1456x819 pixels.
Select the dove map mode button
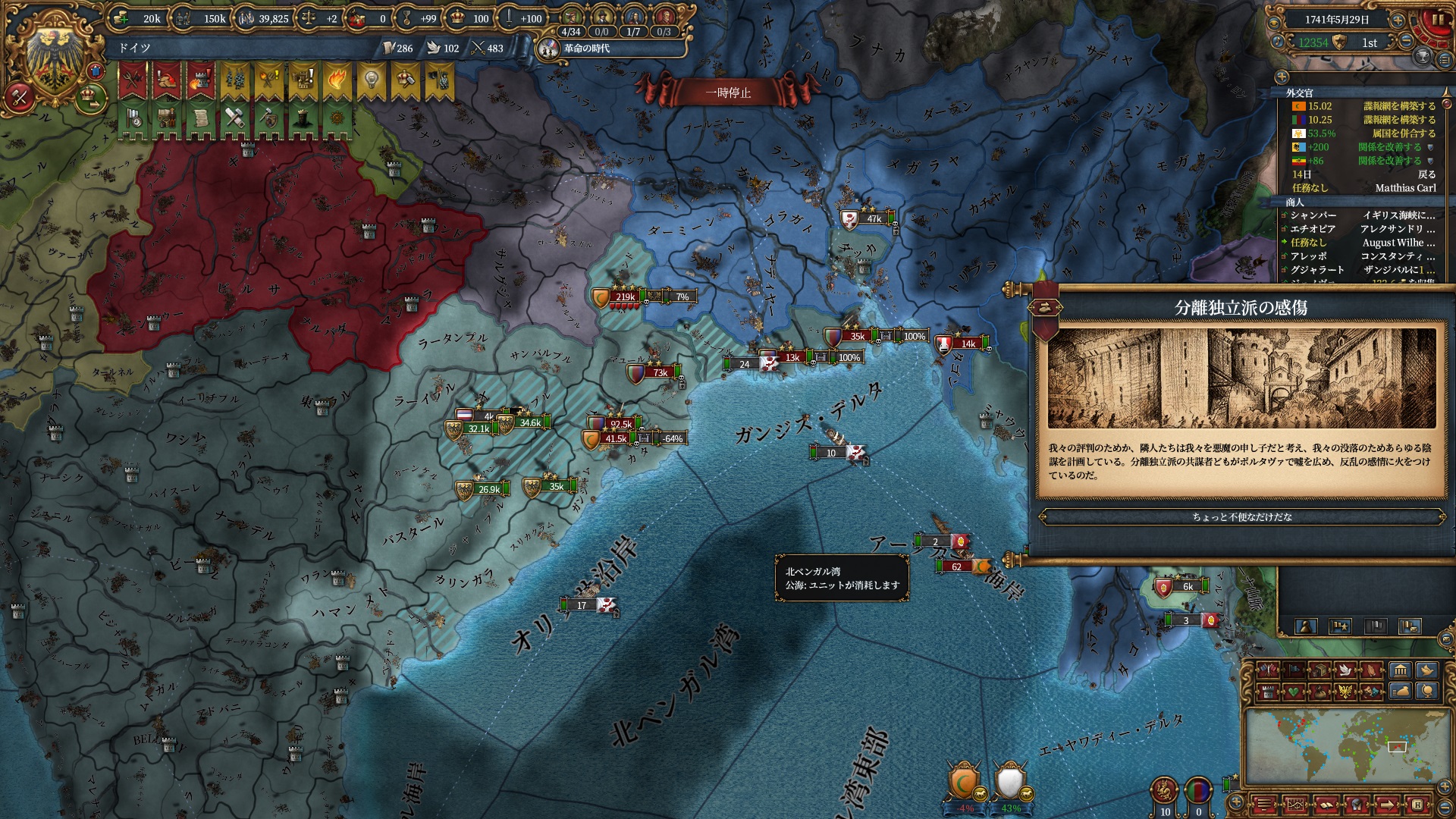pos(1345,670)
